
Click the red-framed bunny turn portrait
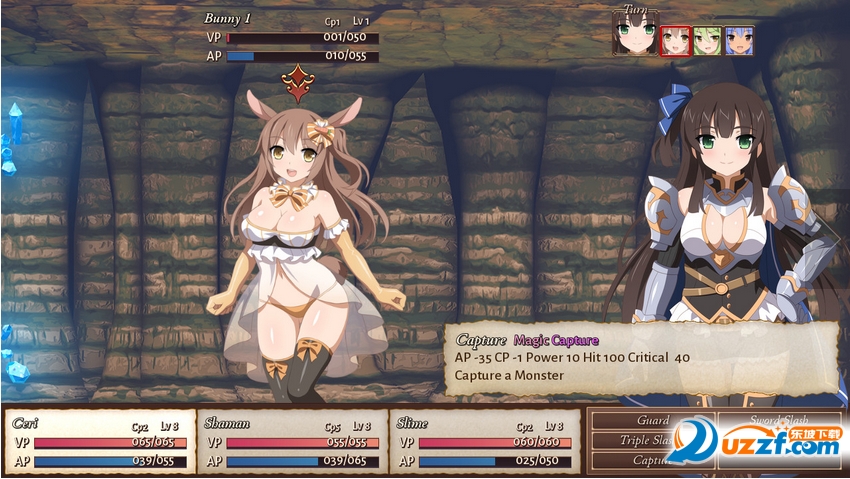(x=675, y=41)
